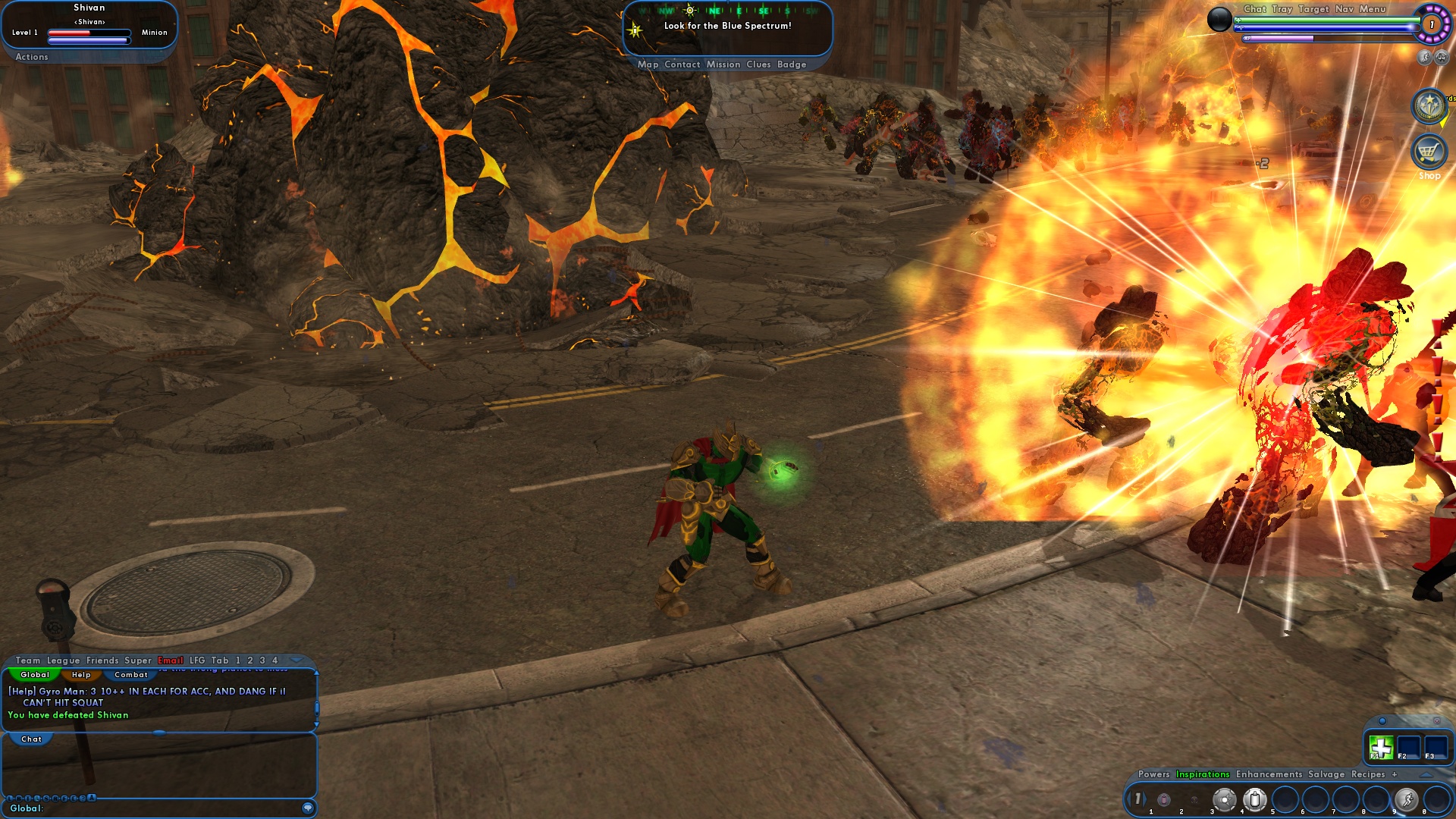This screenshot has width=1456, height=819.
Task: Toggle the Target window
Action: pyautogui.click(x=1313, y=9)
